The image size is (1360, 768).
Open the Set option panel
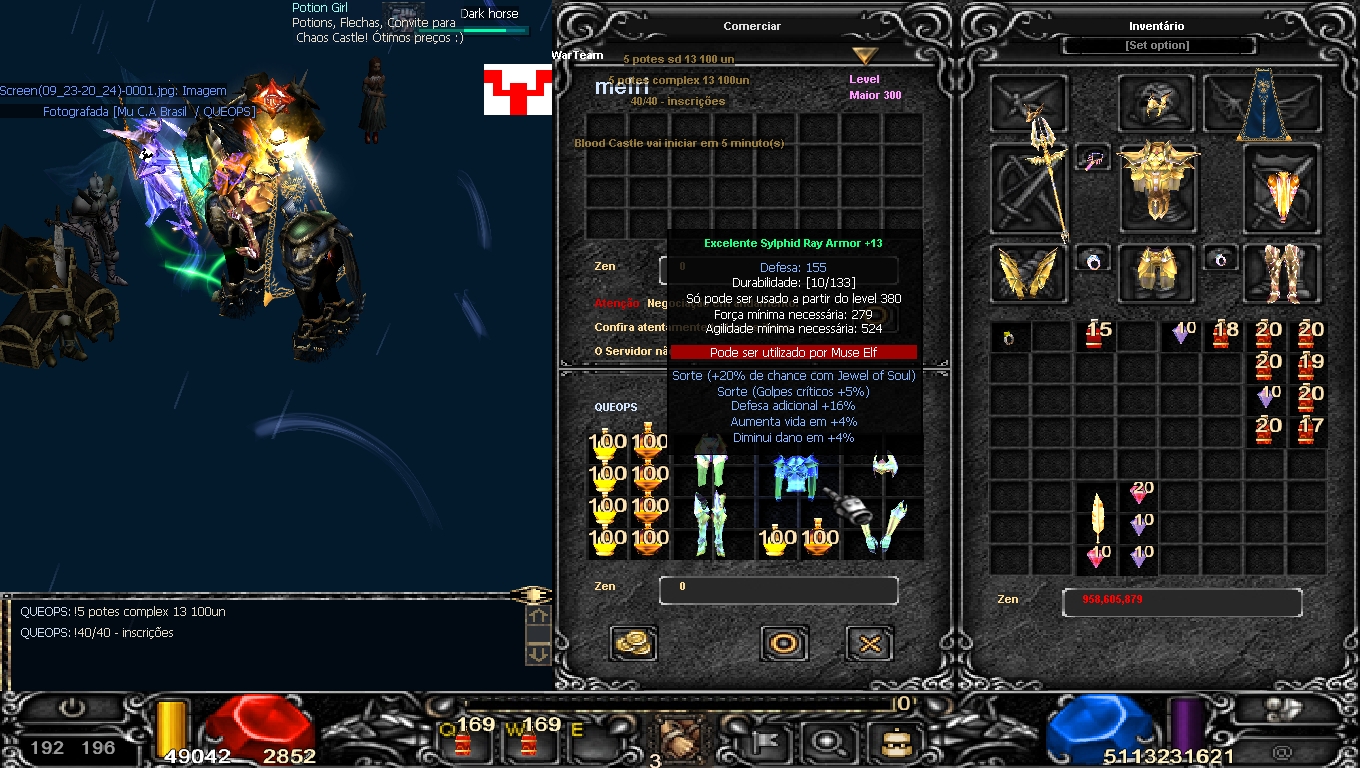pyautogui.click(x=1157, y=46)
